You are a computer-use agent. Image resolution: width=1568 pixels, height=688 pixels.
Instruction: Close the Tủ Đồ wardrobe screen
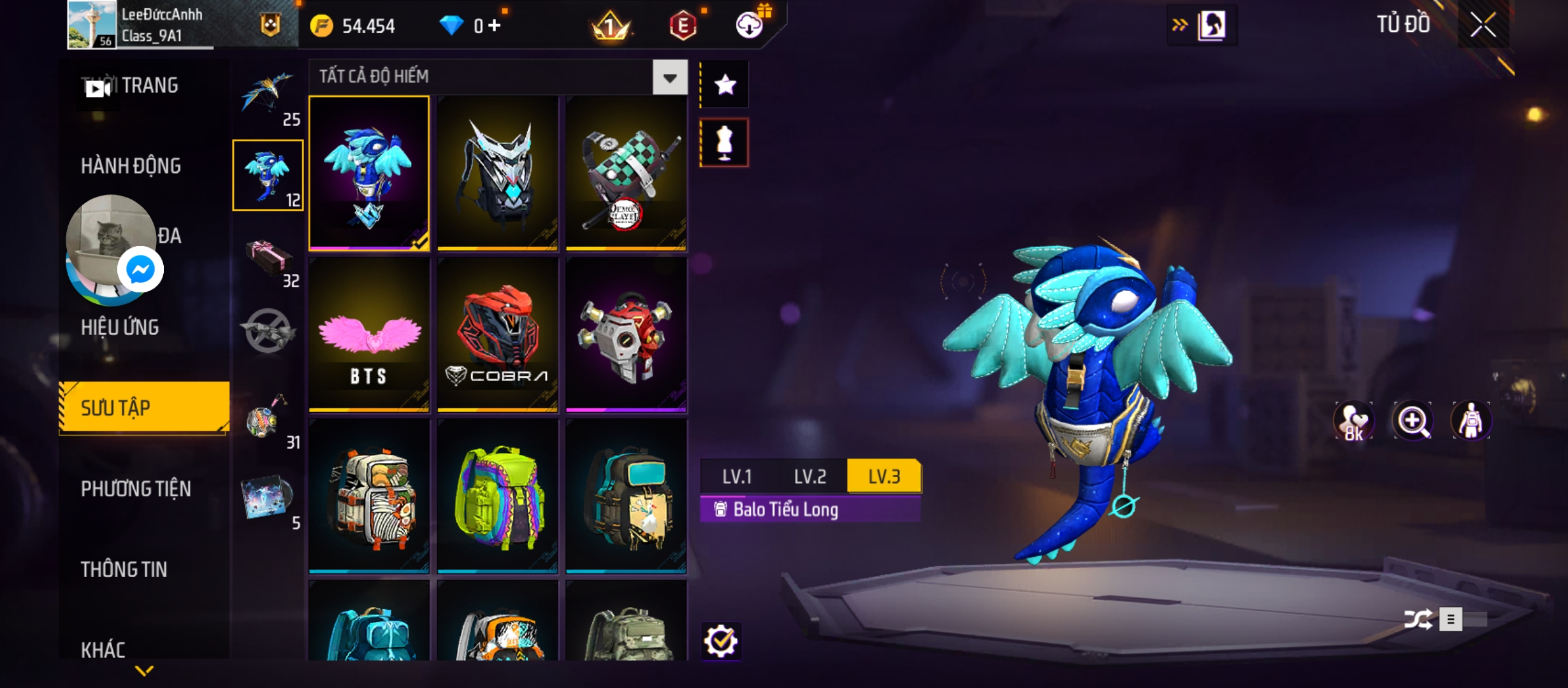pyautogui.click(x=1483, y=25)
